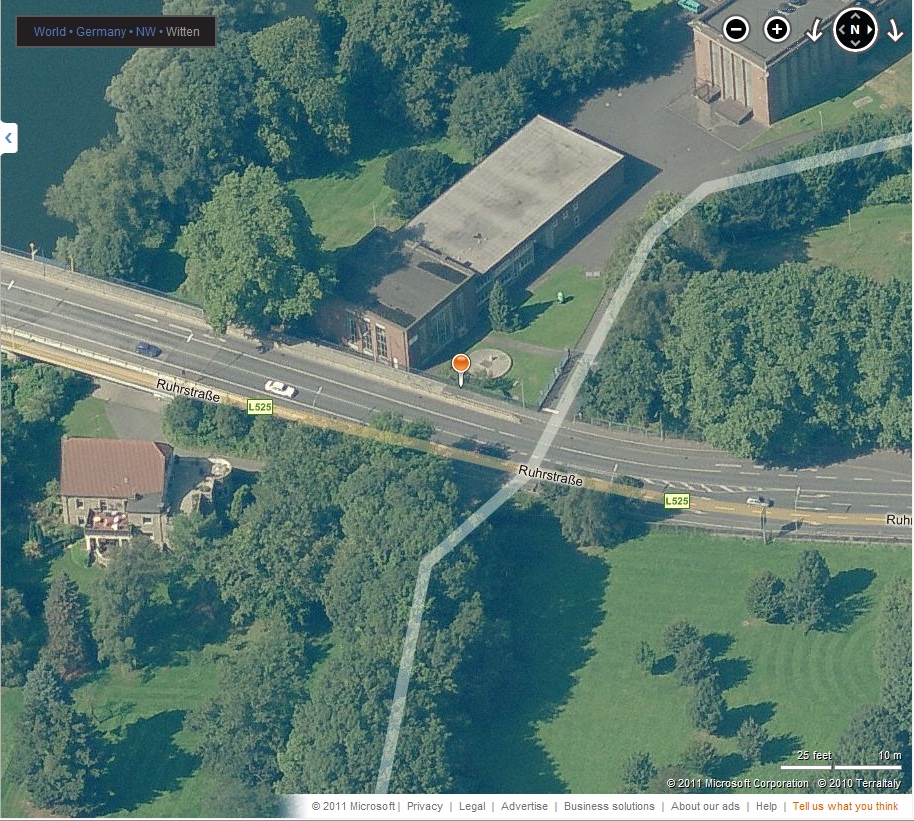Rotate view using arrow left of compass

(x=814, y=32)
